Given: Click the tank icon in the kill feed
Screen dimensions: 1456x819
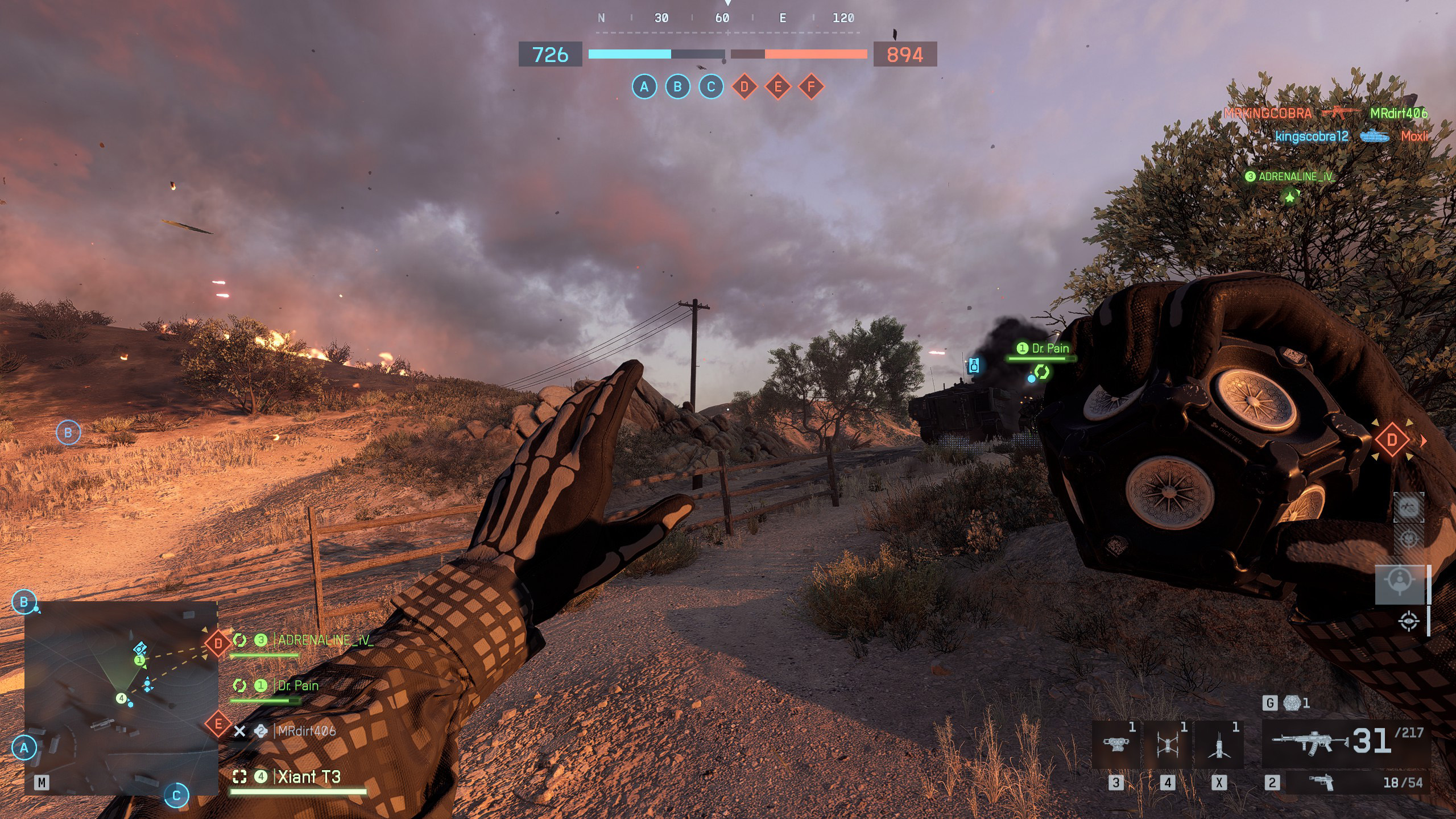Looking at the screenshot, I should coord(1374,136).
